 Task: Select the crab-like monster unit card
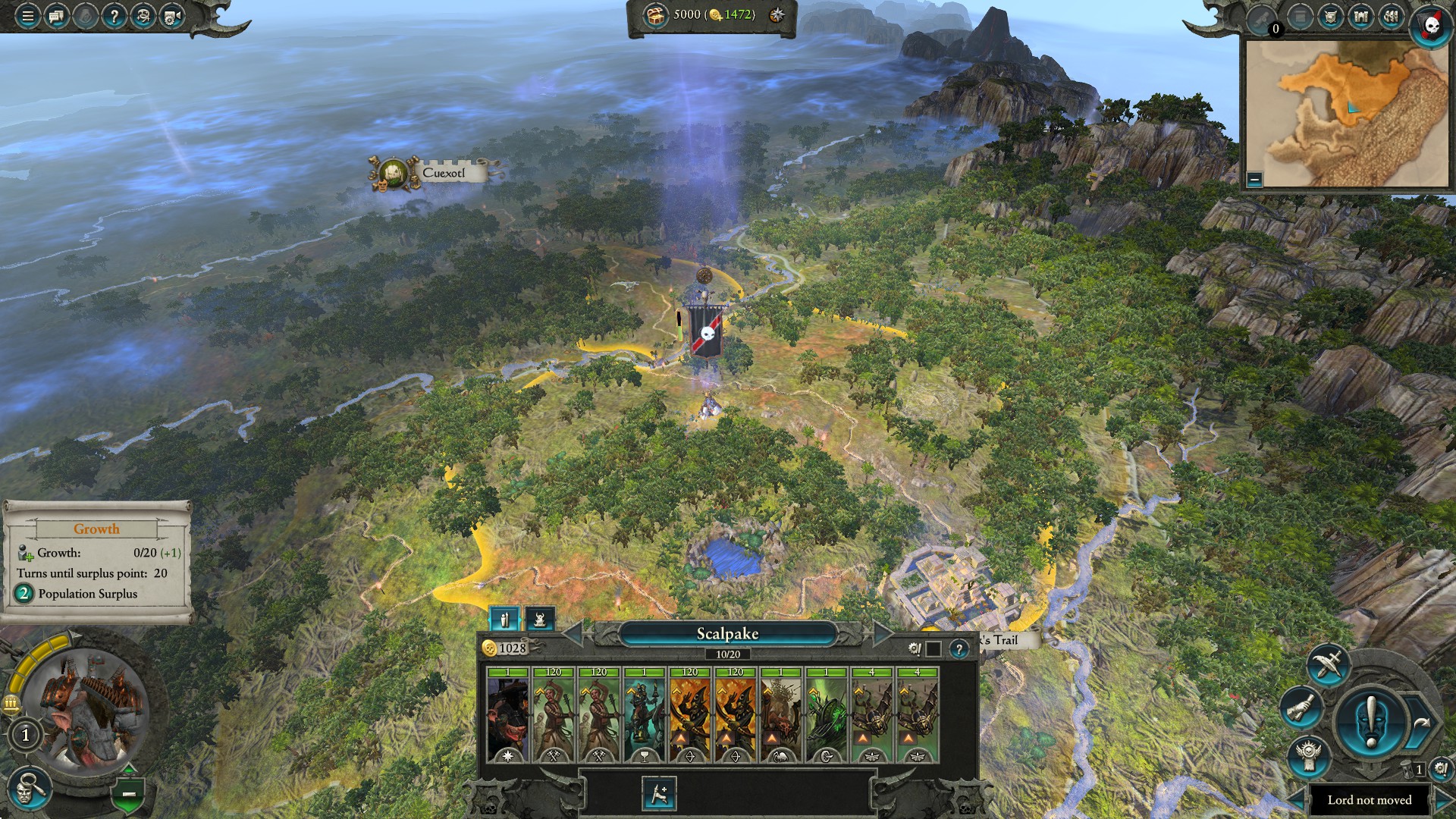[780, 715]
